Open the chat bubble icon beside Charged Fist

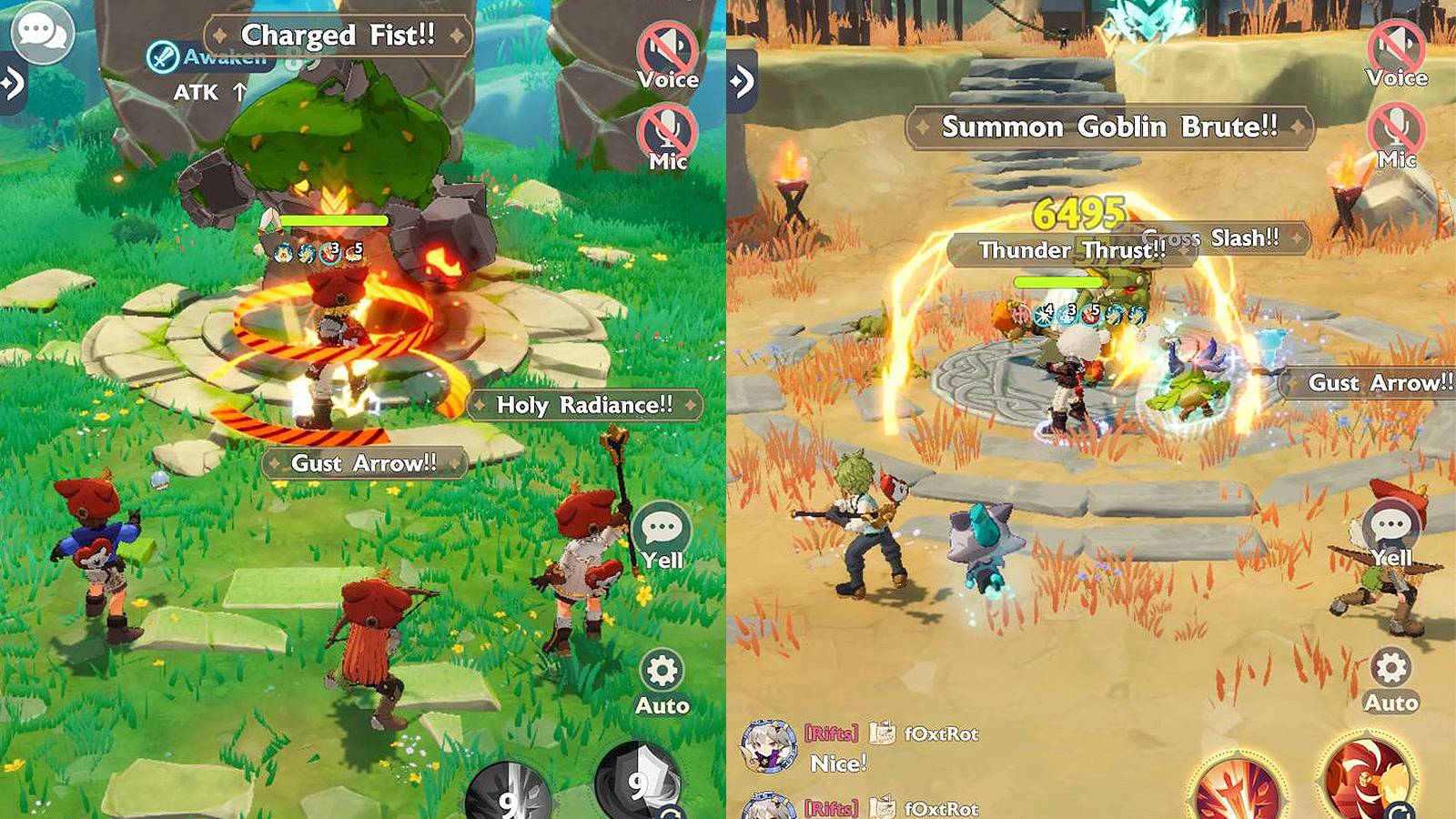pyautogui.click(x=41, y=33)
